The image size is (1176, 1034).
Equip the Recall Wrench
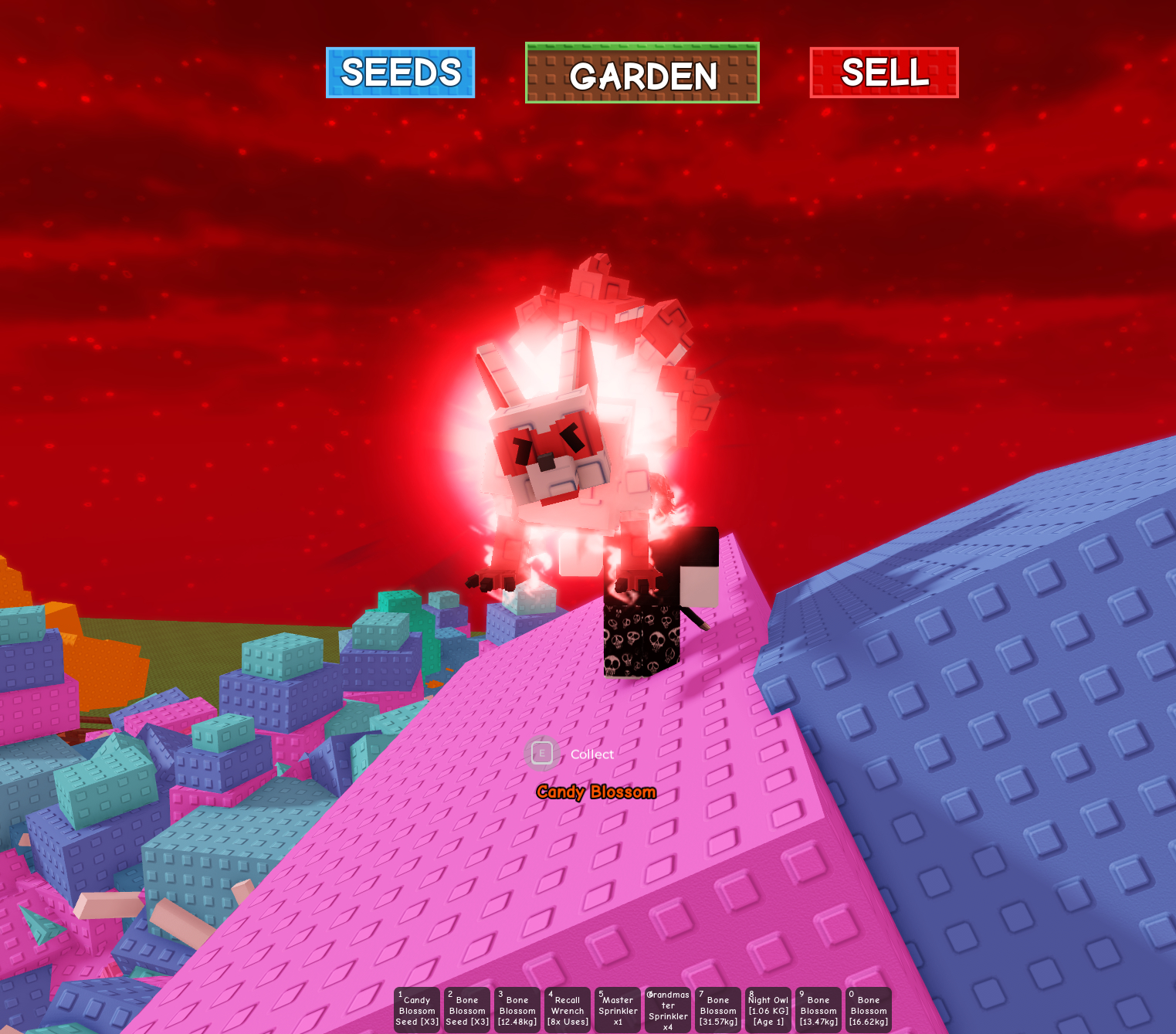coord(568,1010)
